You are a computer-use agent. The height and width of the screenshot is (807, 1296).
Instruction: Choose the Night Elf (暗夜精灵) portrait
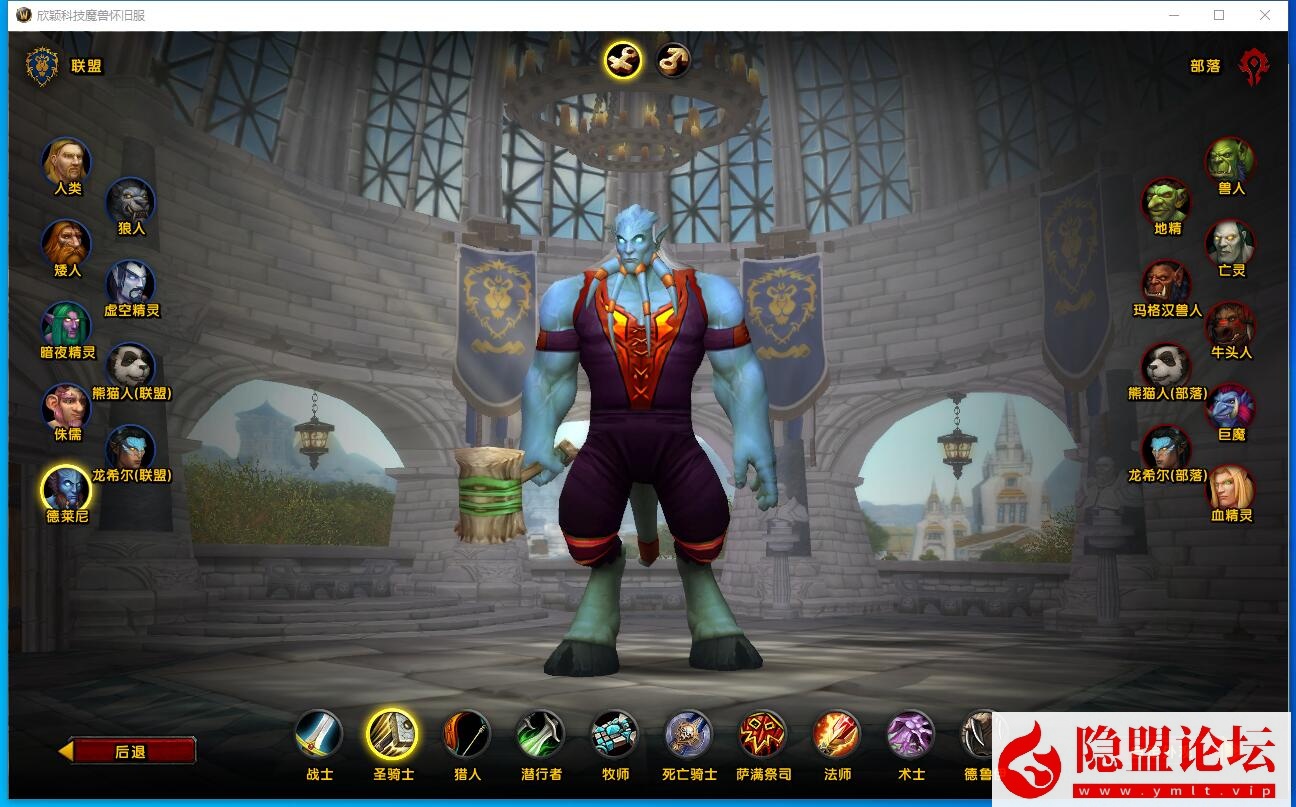click(x=66, y=326)
